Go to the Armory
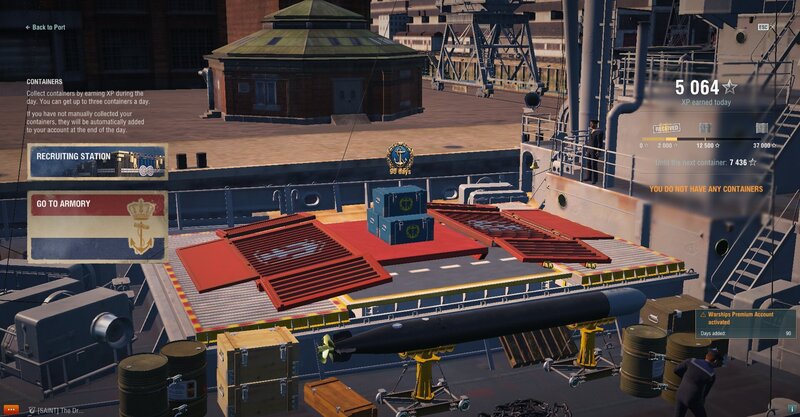The width and height of the screenshot is (800, 417). (x=97, y=227)
